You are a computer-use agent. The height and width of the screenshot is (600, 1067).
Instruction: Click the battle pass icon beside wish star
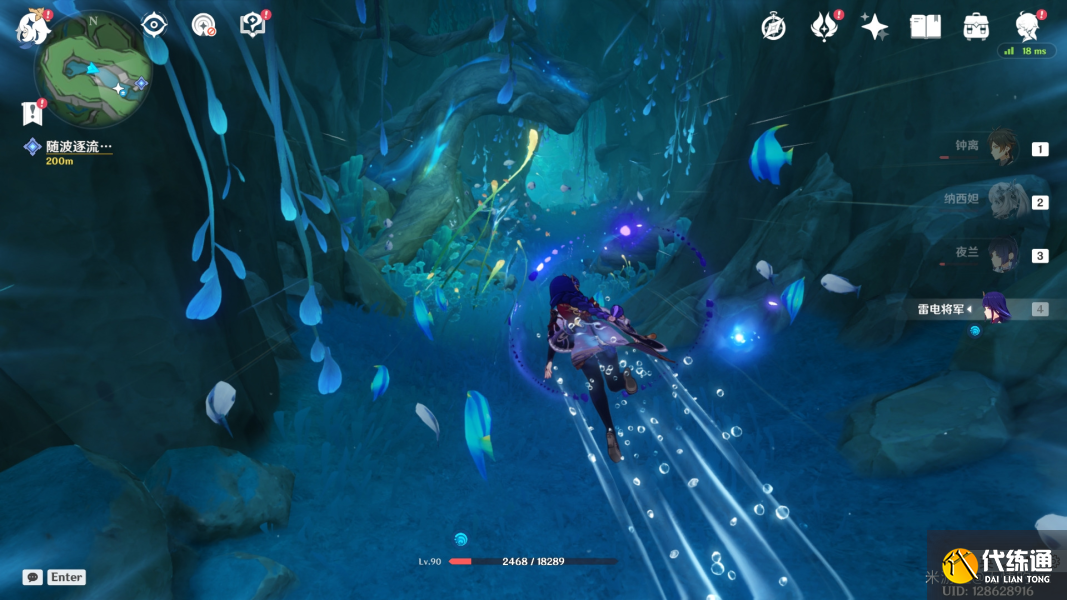point(824,27)
